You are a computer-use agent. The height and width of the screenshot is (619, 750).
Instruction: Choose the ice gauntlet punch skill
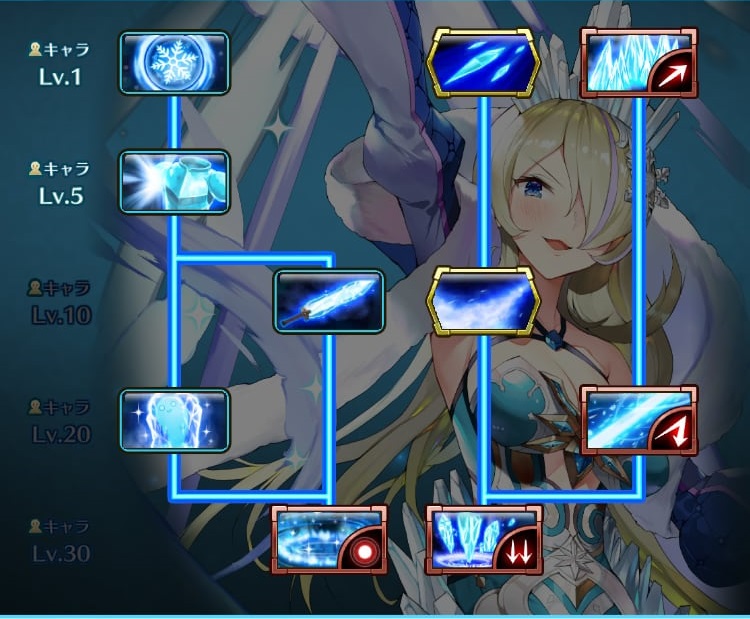[x=174, y=182]
